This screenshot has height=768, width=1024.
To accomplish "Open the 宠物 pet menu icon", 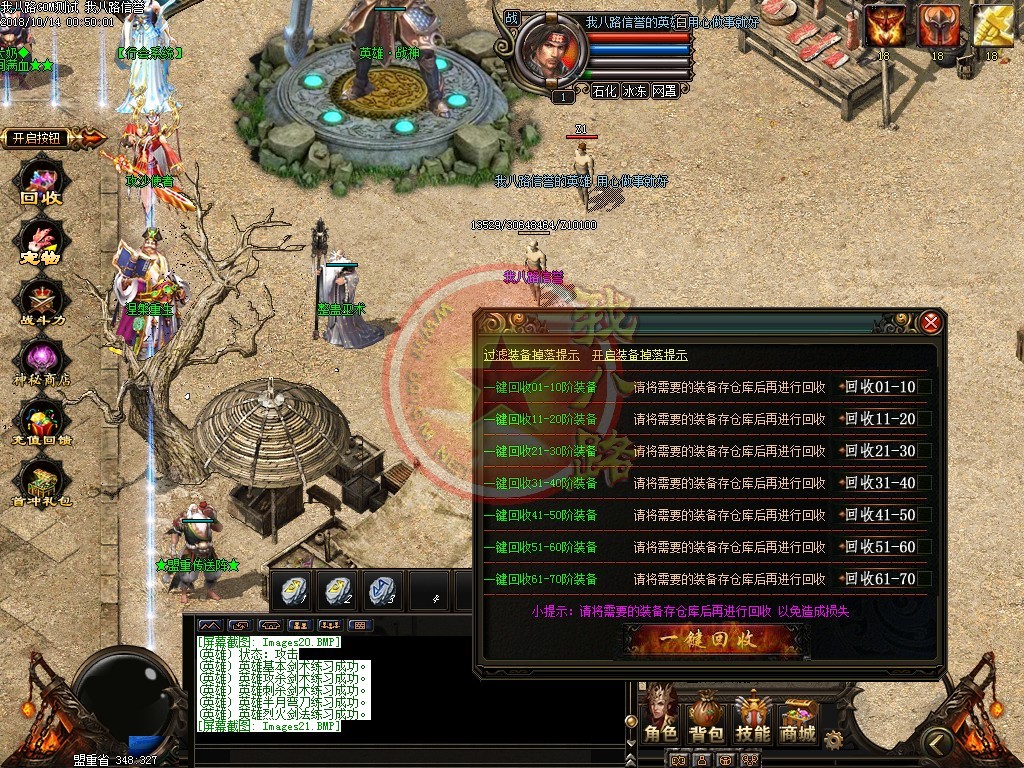I will pos(42,245).
